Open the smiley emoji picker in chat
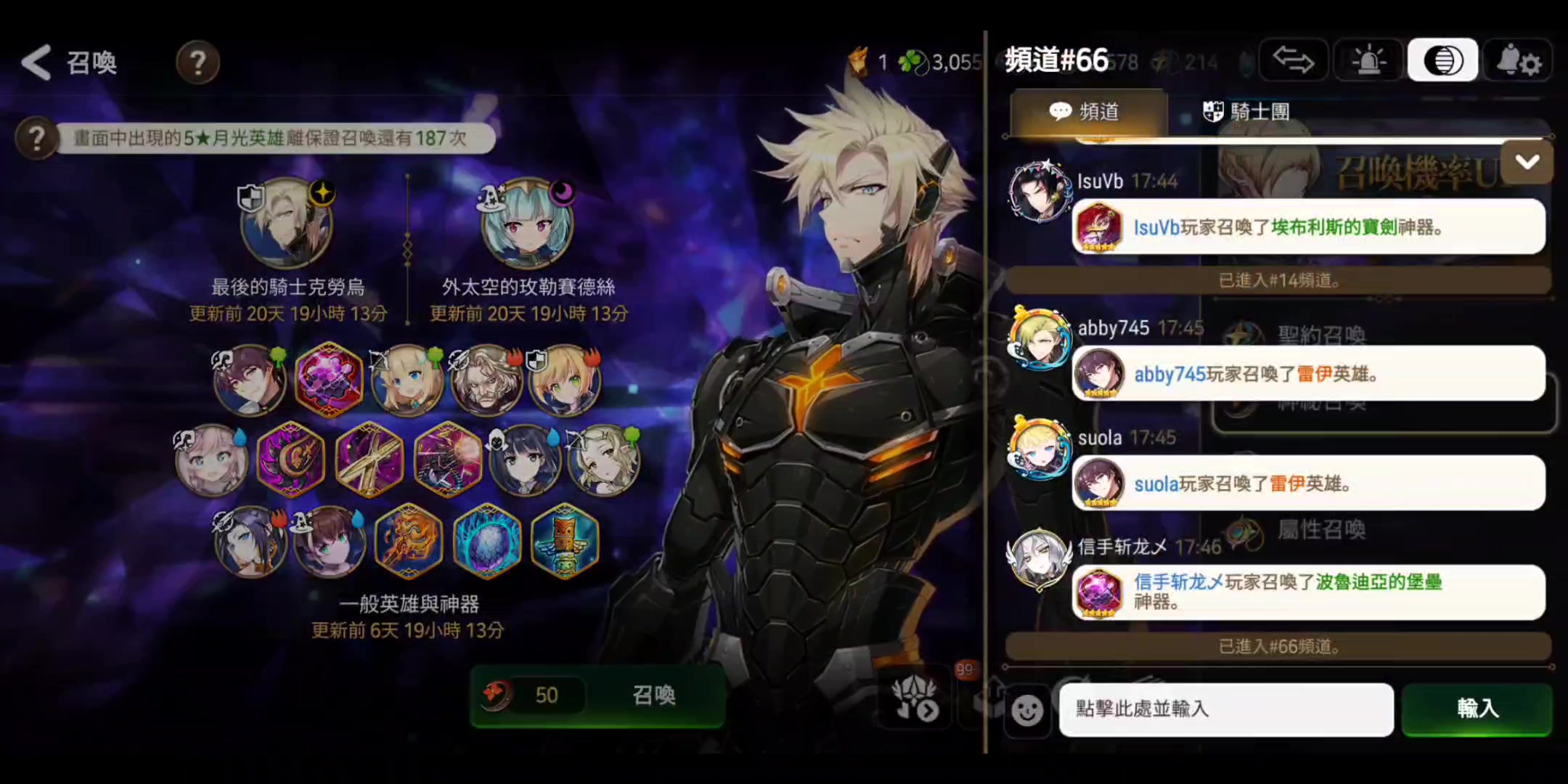Screen dimensions: 1568x784 1029,711
